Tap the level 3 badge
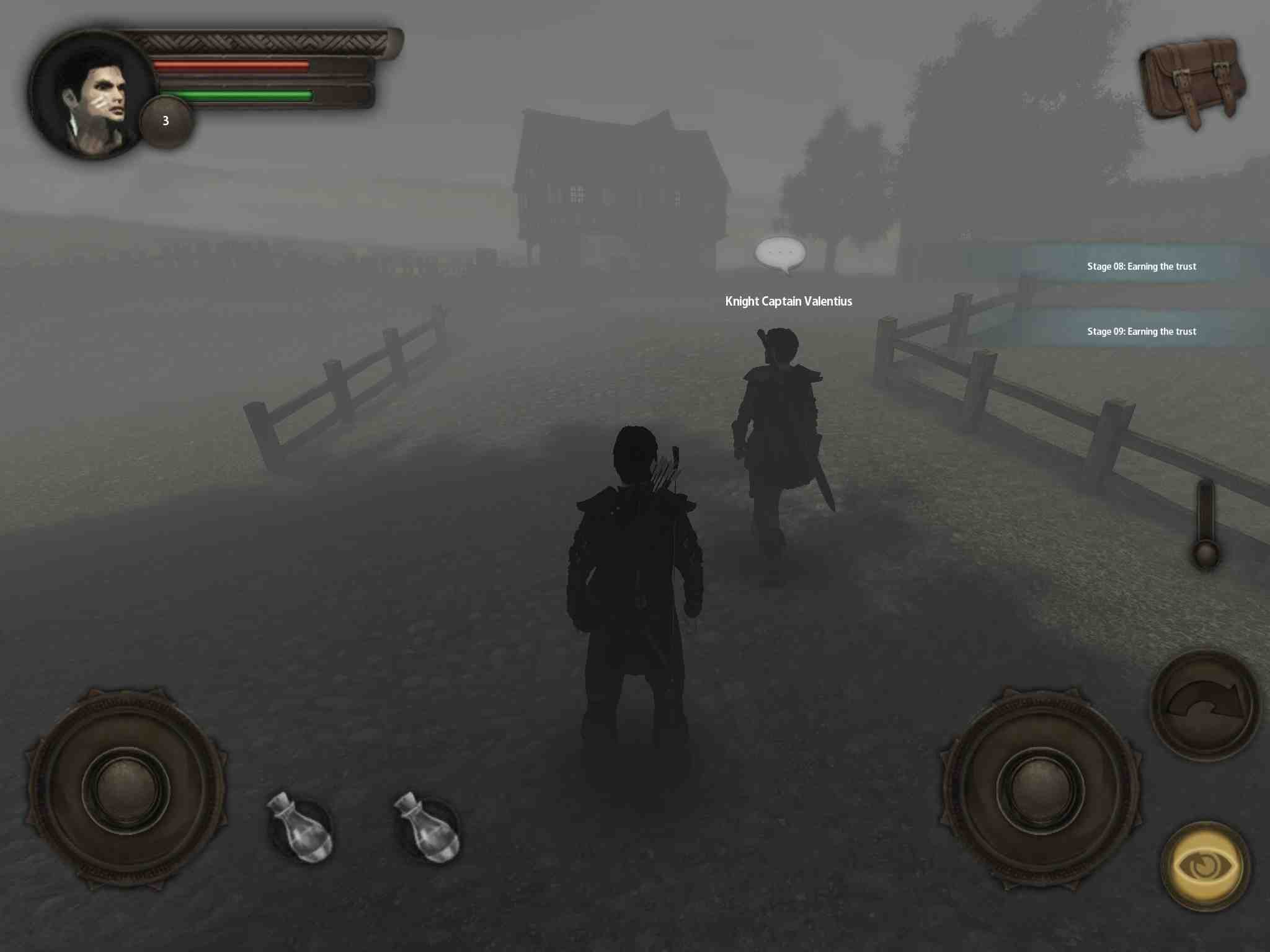The width and height of the screenshot is (1270, 952). [166, 121]
